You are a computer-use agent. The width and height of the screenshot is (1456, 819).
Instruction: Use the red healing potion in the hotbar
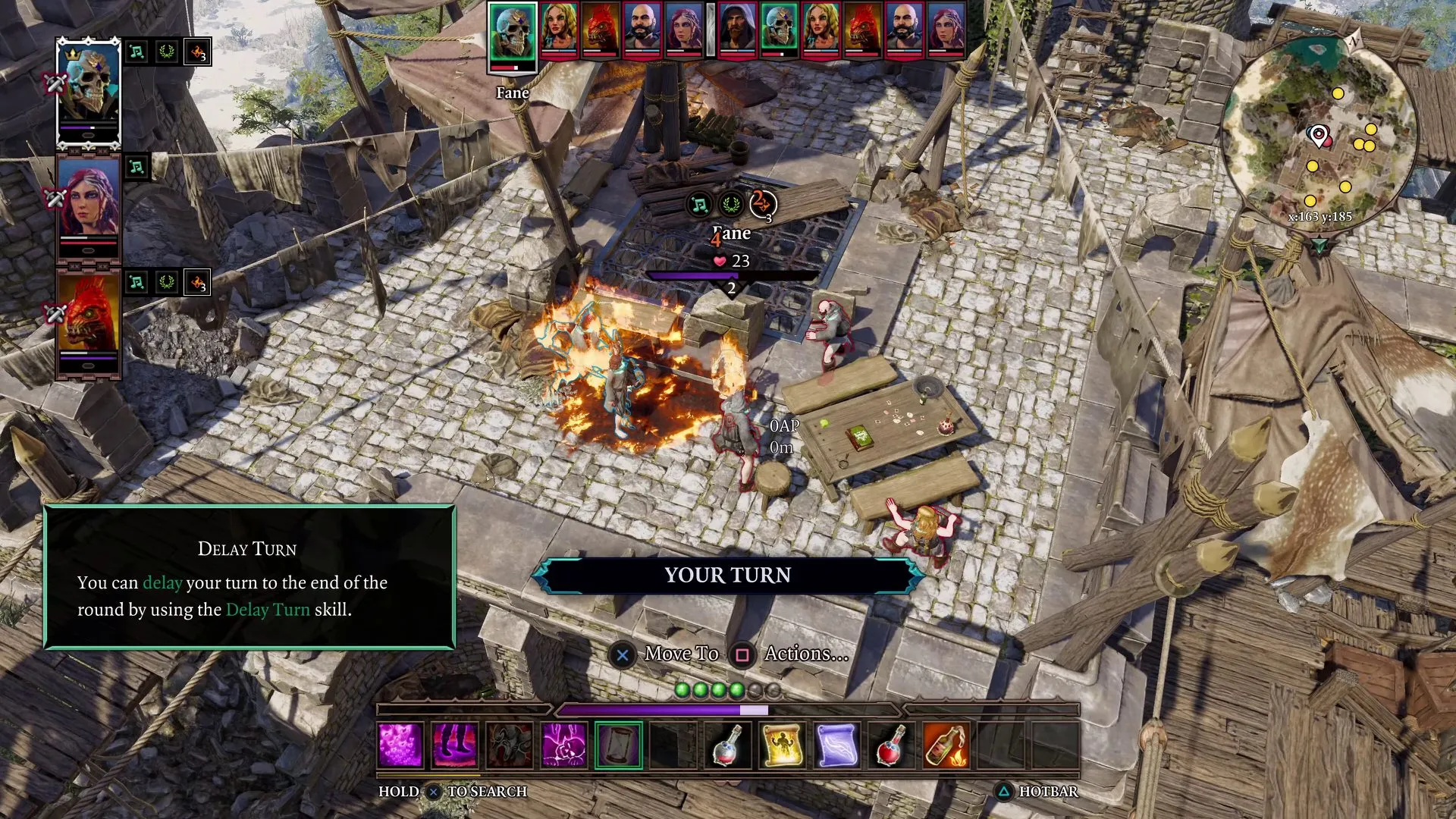click(x=891, y=743)
